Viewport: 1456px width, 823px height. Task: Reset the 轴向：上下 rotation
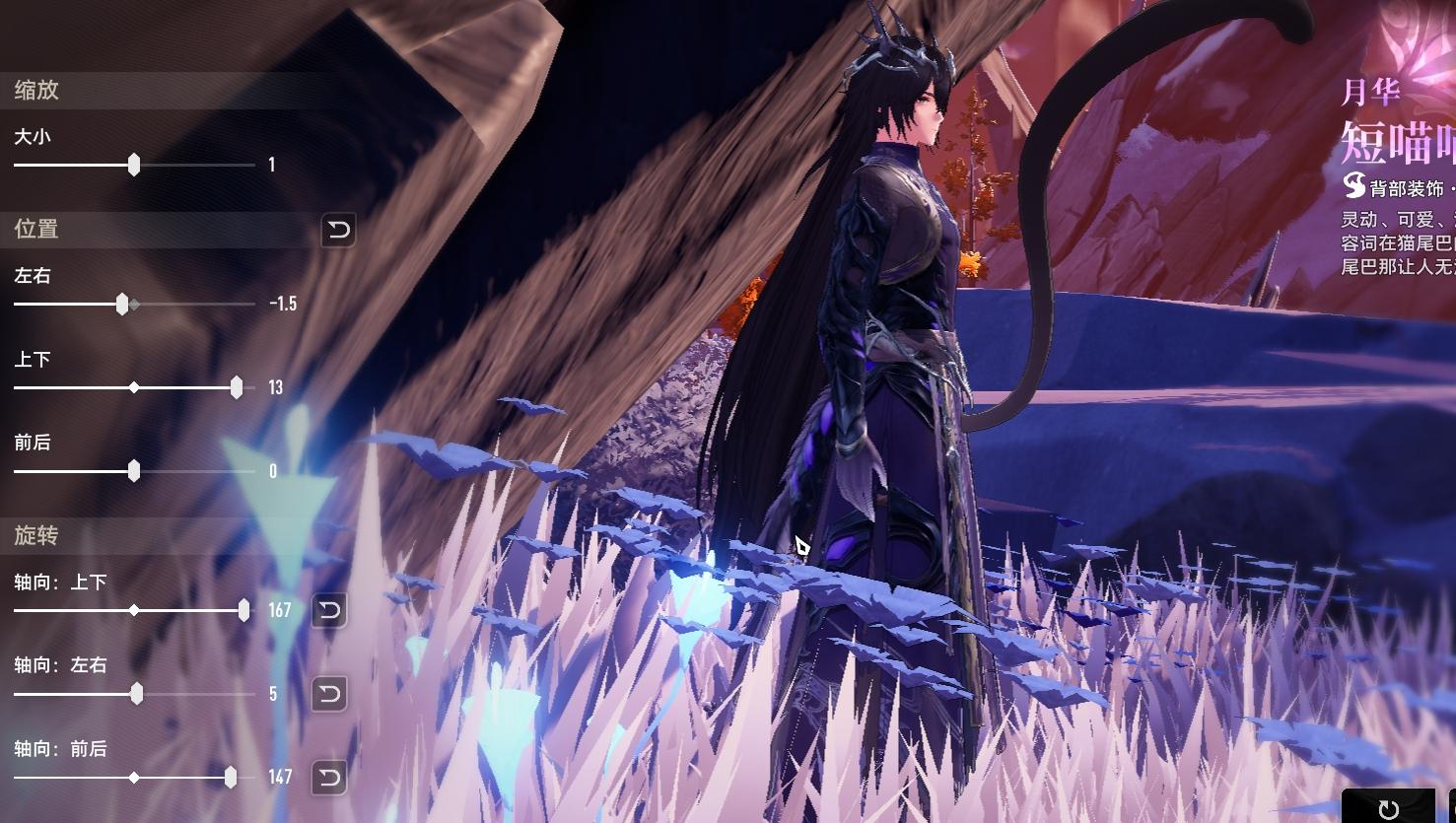[x=329, y=610]
